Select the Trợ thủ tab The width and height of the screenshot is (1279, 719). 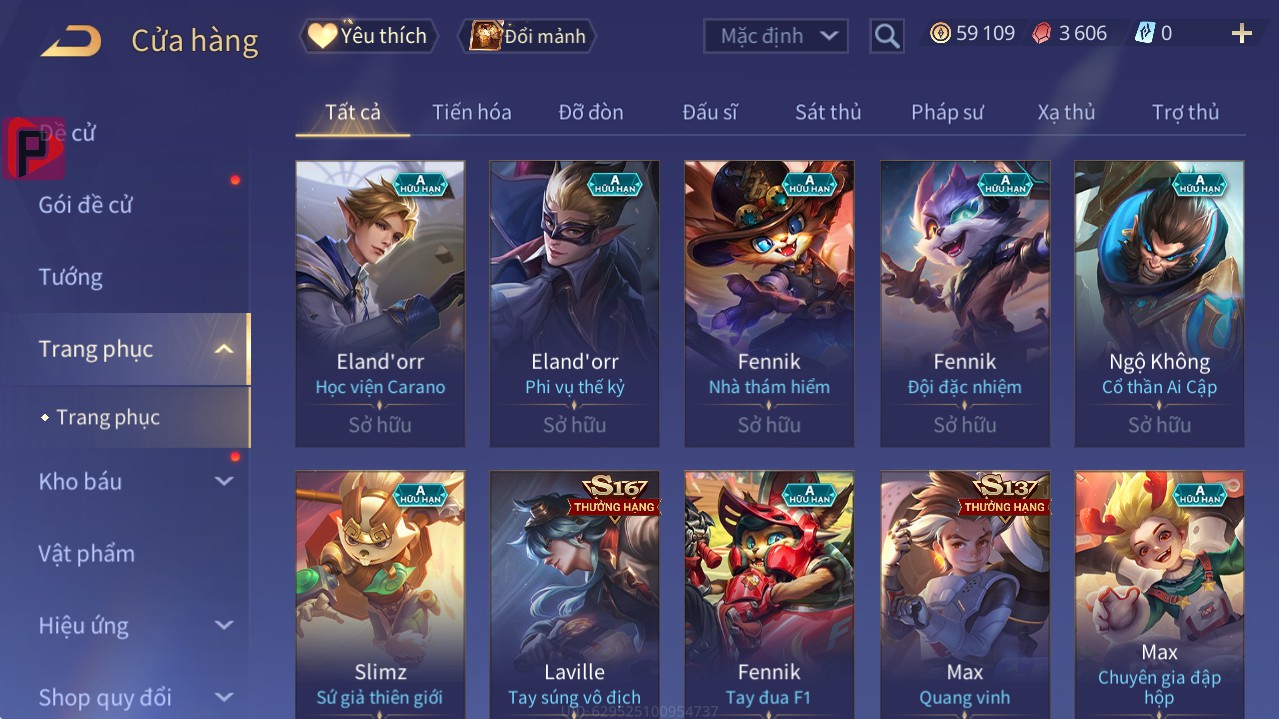1185,112
